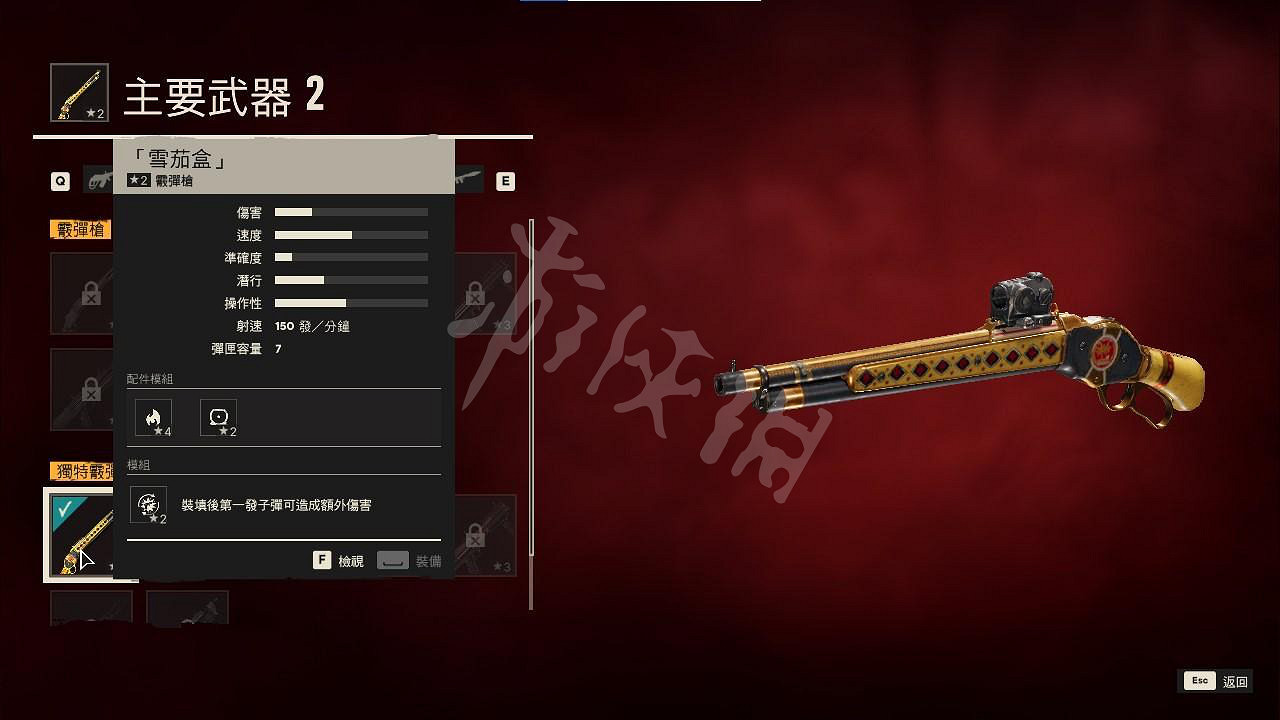Click 檢視 to inspect the weapon

tap(339, 561)
